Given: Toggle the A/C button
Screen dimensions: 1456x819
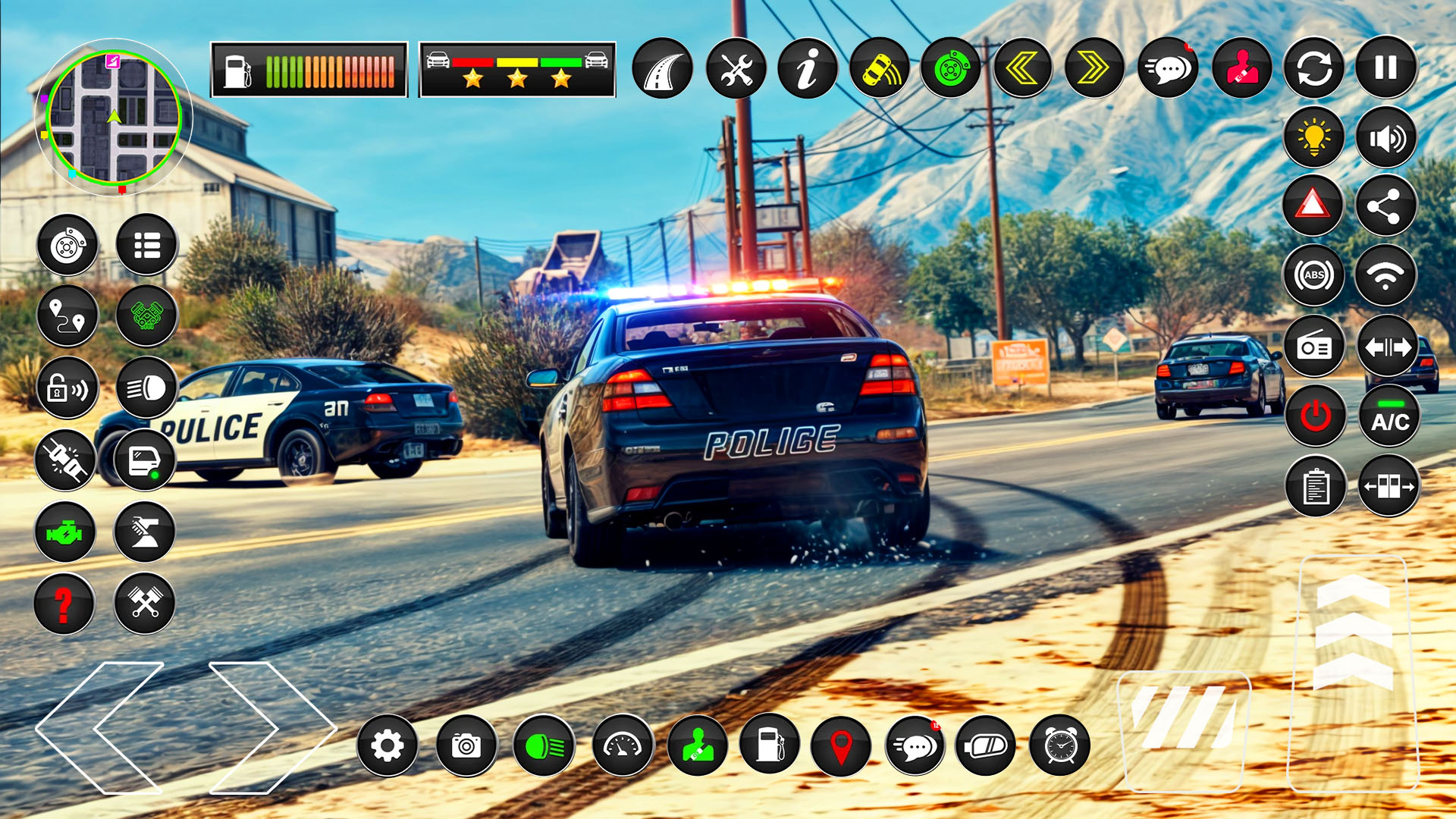Looking at the screenshot, I should coord(1389,417).
